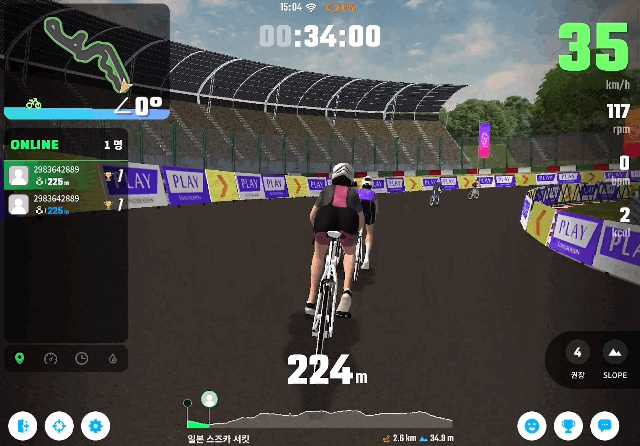Screen dimensions: 640x446
Task: Open the clock tab
Action: click(81, 358)
